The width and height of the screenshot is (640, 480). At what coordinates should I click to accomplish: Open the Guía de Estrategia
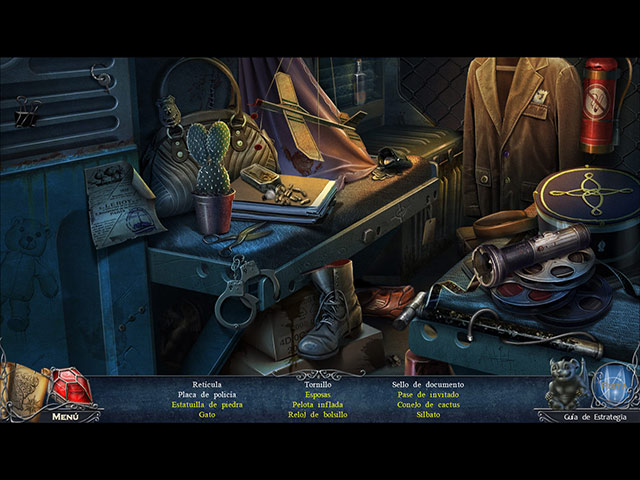pos(595,416)
